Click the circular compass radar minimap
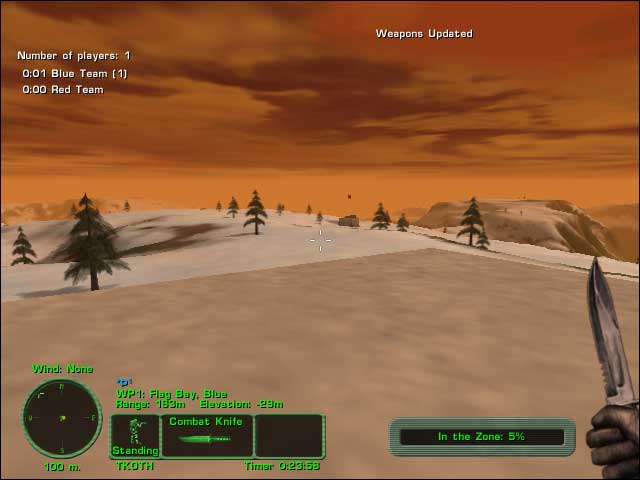The image size is (640, 480). tap(61, 418)
